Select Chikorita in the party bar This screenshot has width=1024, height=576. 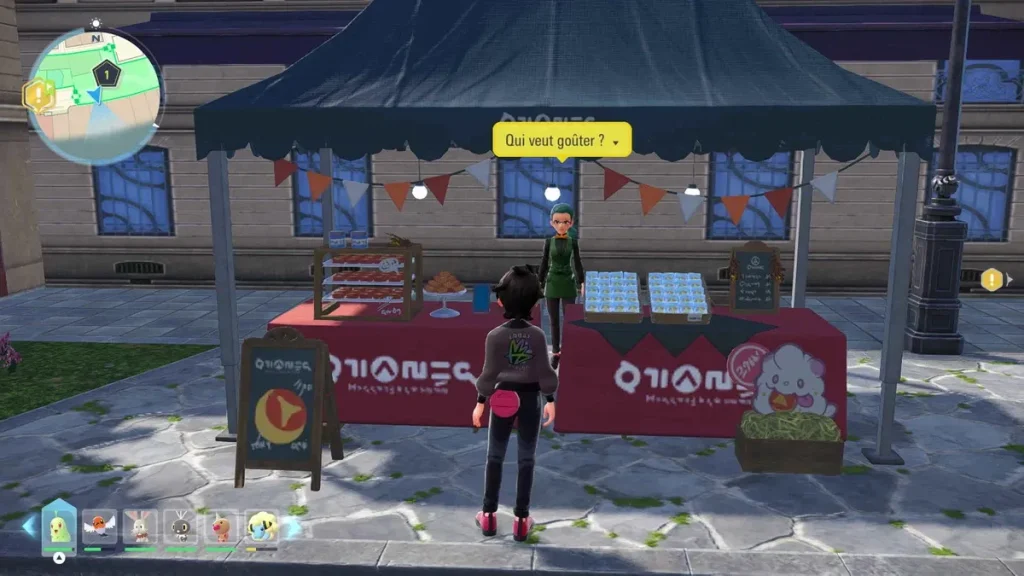[59, 526]
